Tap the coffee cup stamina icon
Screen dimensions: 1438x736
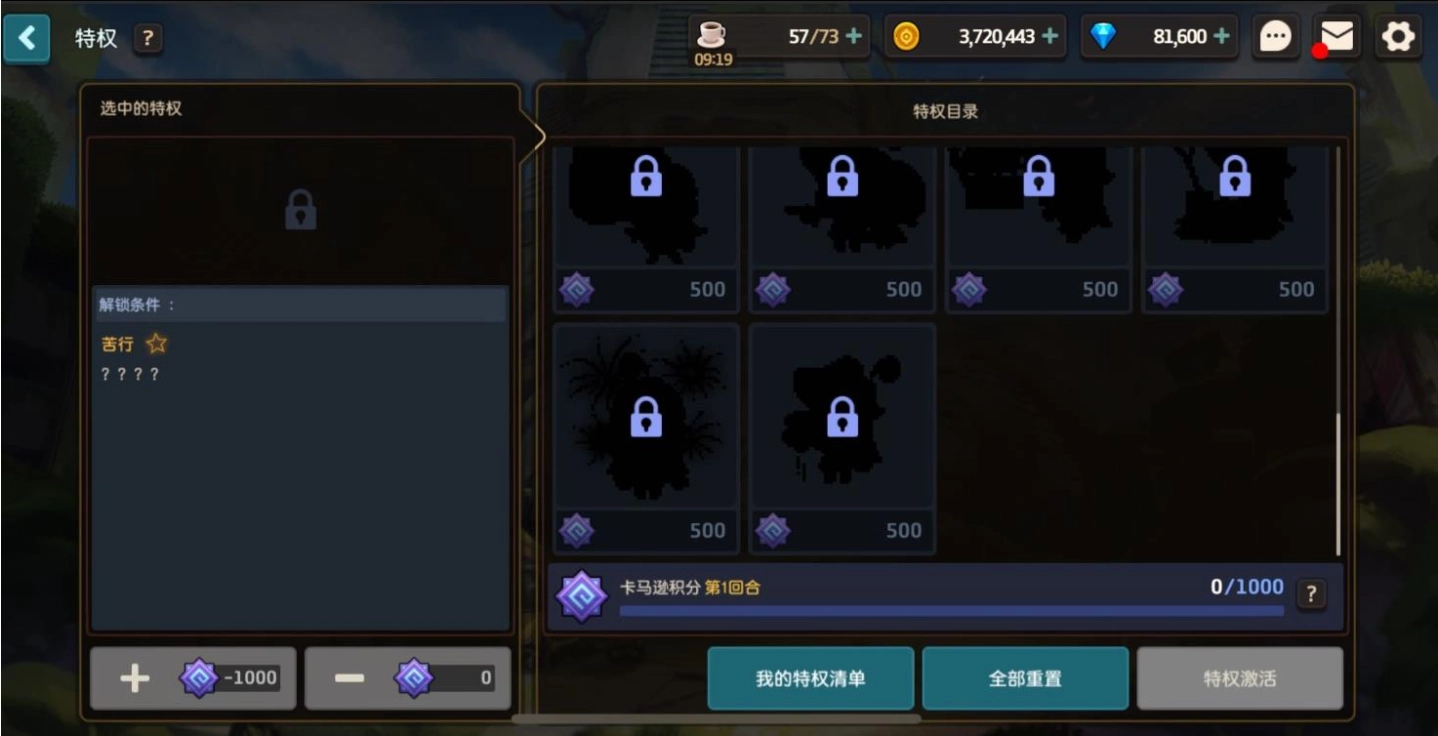click(710, 33)
